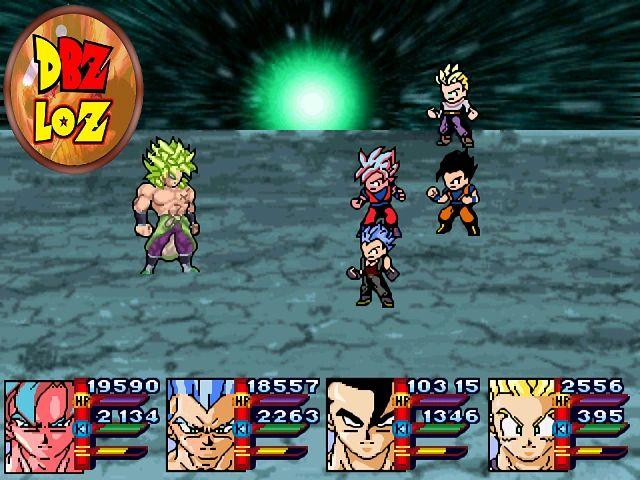Pick the blonde Super Saiyan portrait
This screenshot has width=640, height=480.
pos(522,425)
